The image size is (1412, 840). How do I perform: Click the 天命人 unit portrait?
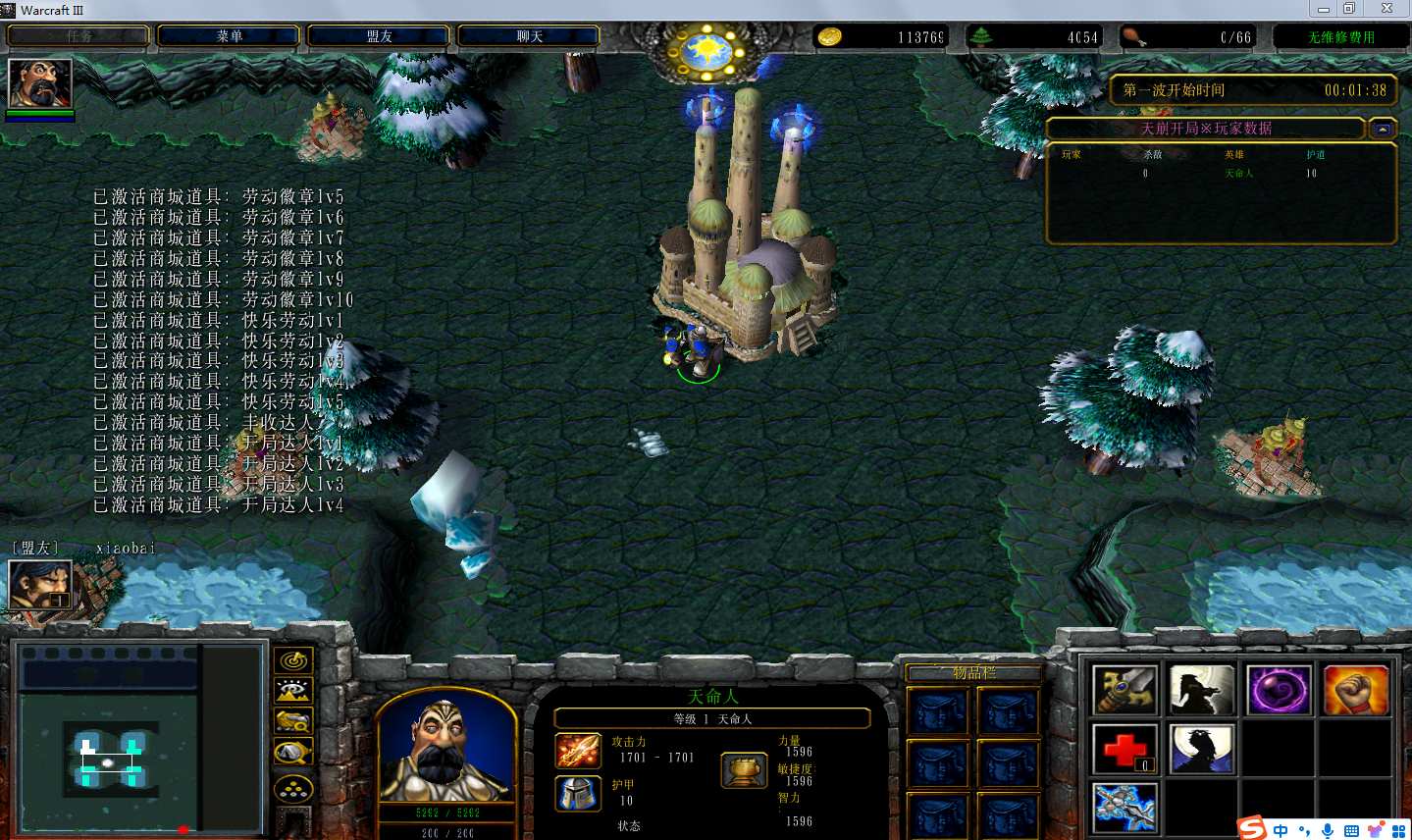click(x=446, y=746)
